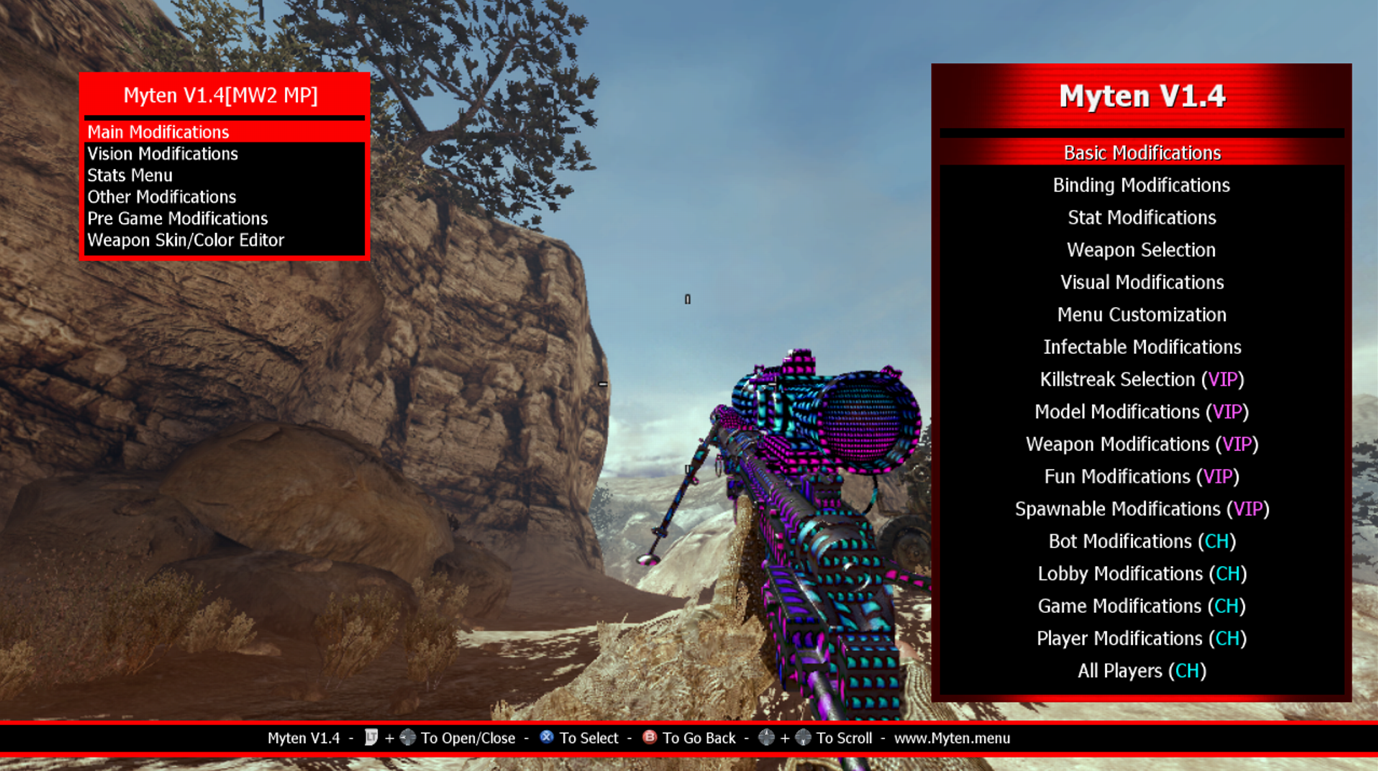The height and width of the screenshot is (771, 1378).
Task: Open Weapon Selection
Action: (x=1141, y=250)
